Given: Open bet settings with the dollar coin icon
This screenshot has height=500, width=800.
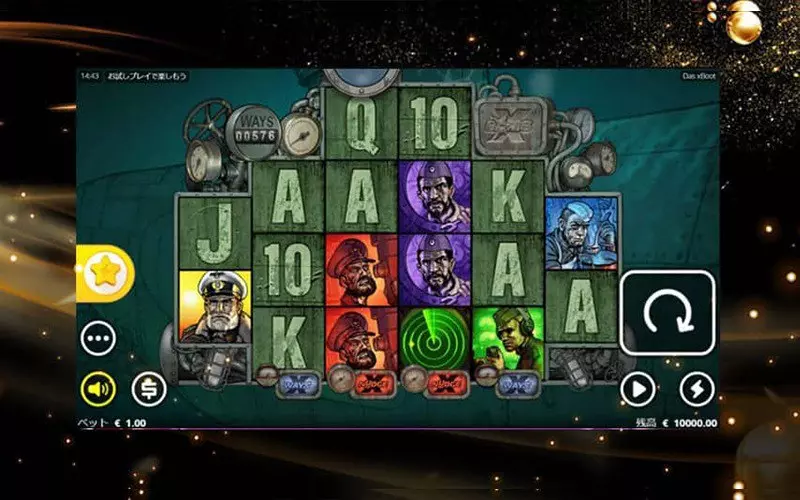Looking at the screenshot, I should (x=149, y=388).
